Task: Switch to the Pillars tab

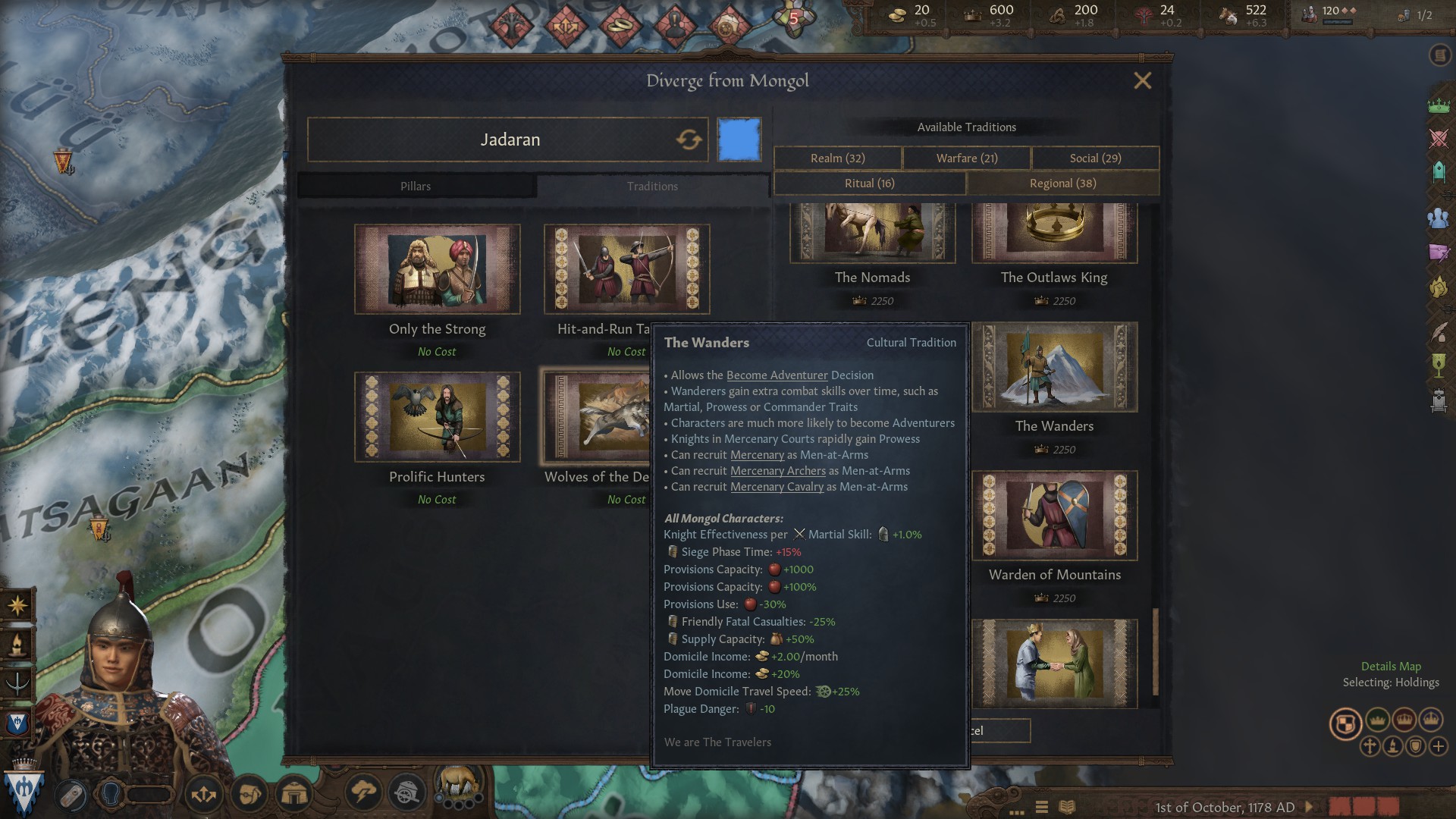Action: pos(416,187)
